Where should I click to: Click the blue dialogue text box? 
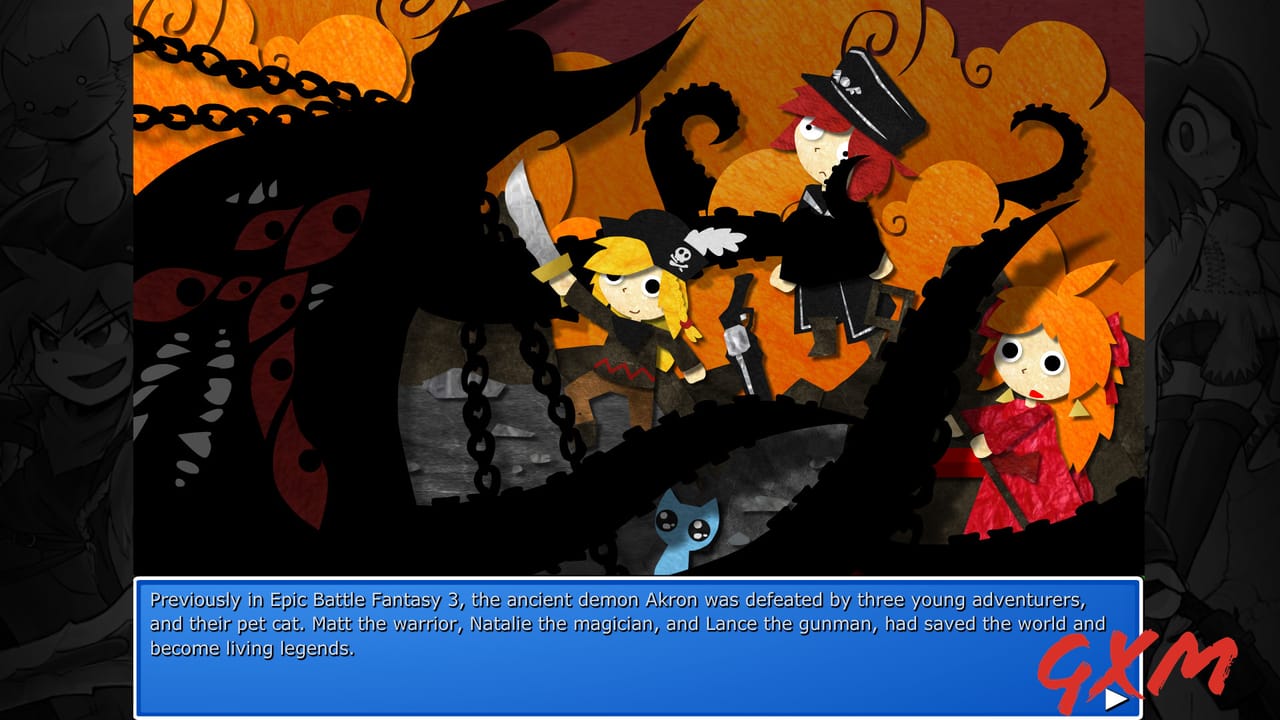click(x=640, y=645)
